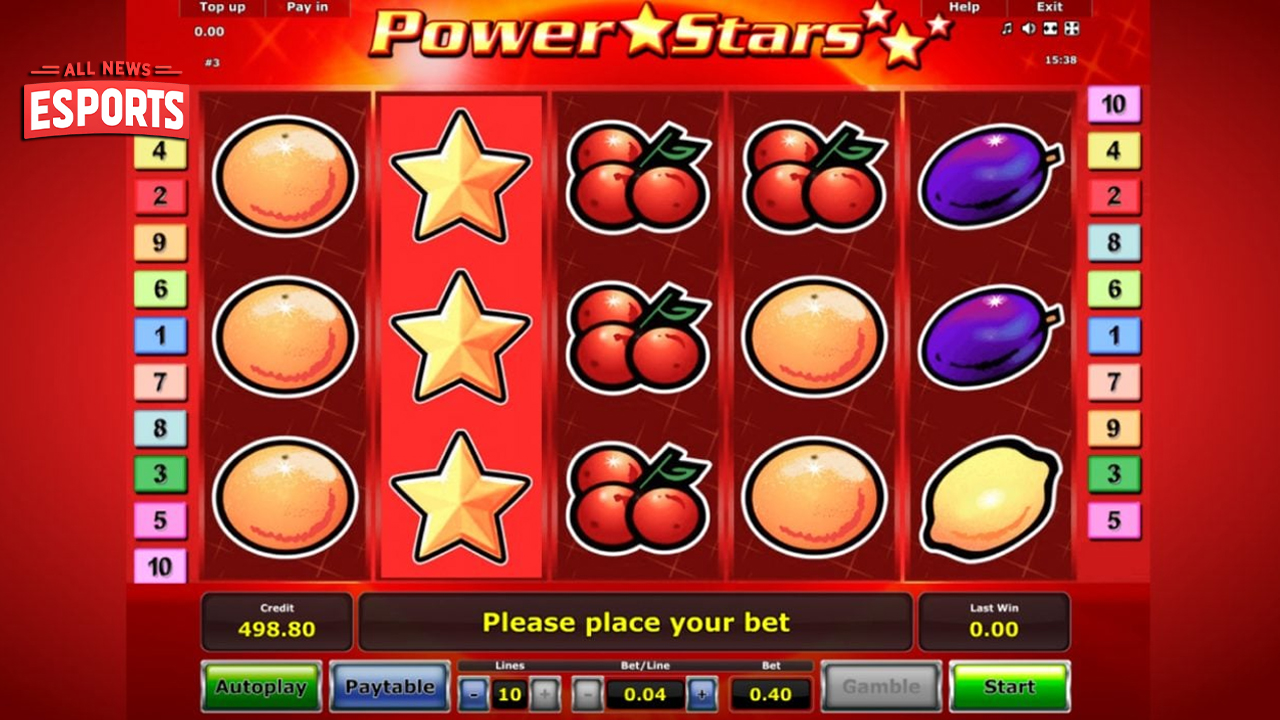Select the pink payline 10 badge top right
This screenshot has width=1280, height=720.
tap(1115, 105)
